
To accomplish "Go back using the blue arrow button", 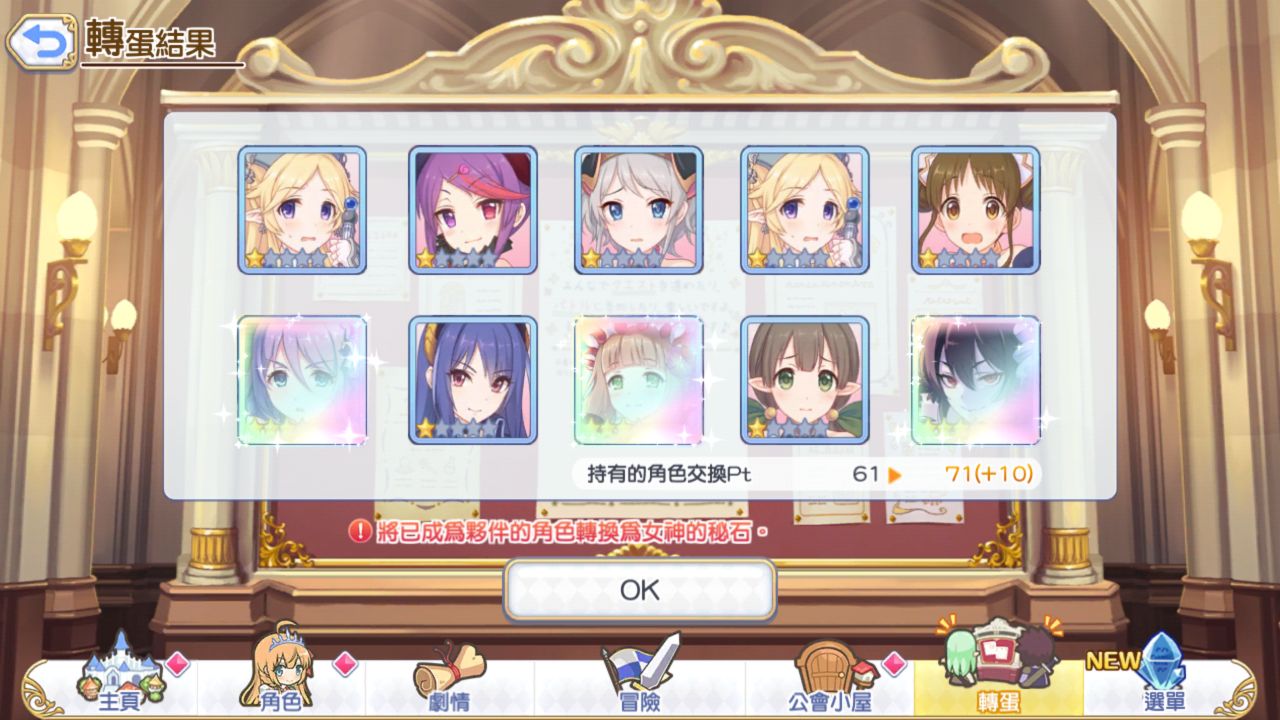I will [x=42, y=41].
